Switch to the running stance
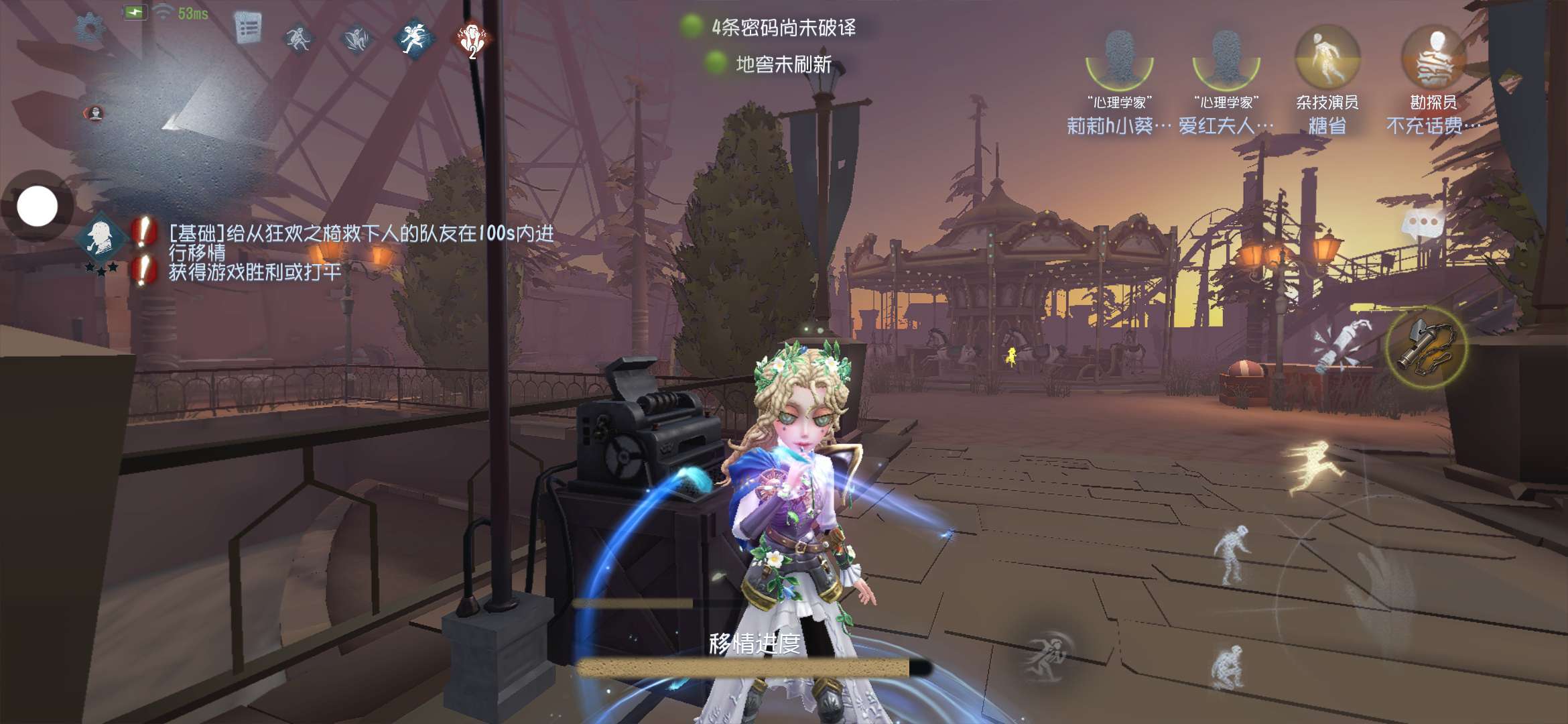Image resolution: width=1568 pixels, height=724 pixels. [1312, 468]
